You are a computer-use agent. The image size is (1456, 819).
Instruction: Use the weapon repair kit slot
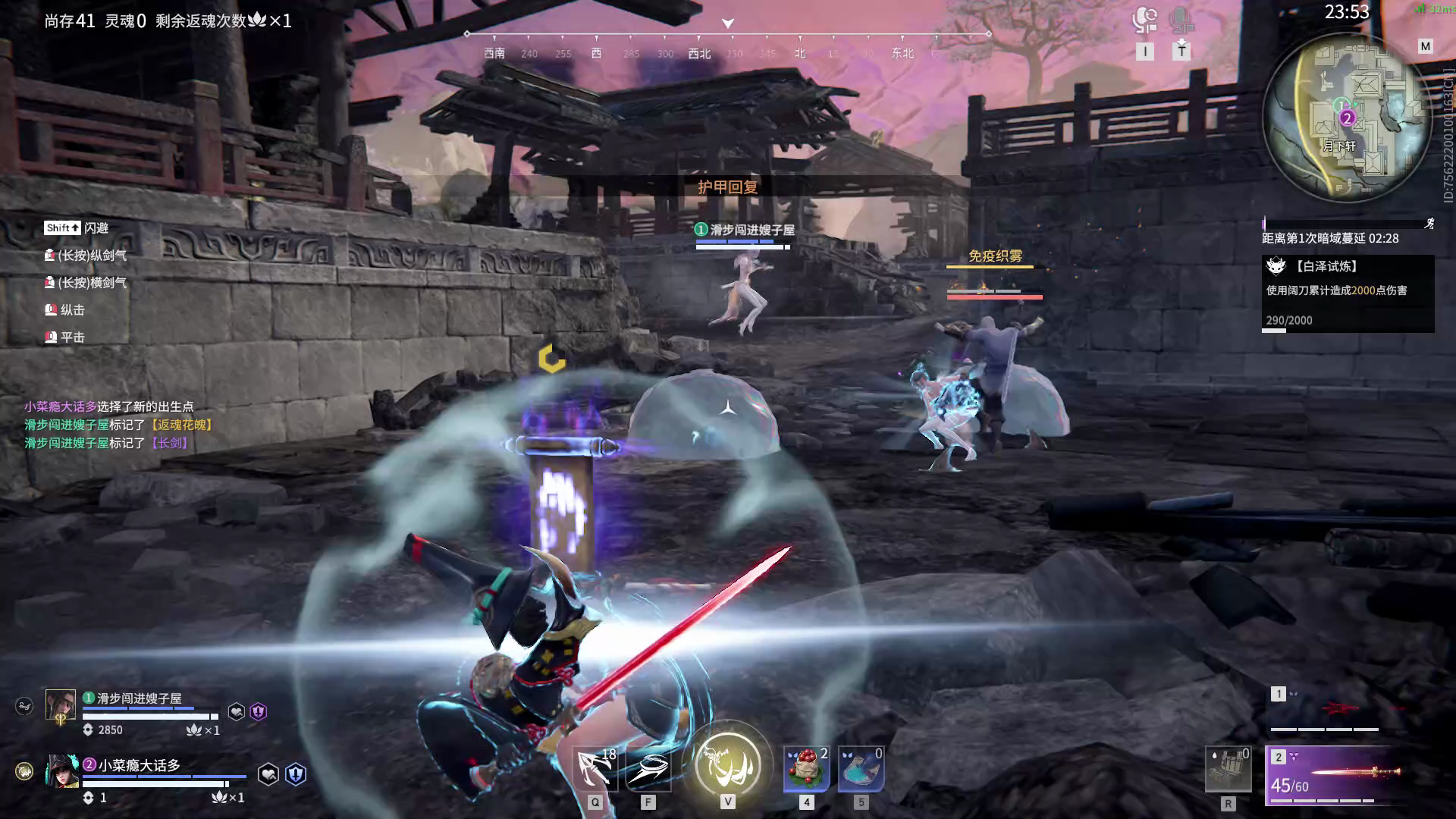point(1228,770)
